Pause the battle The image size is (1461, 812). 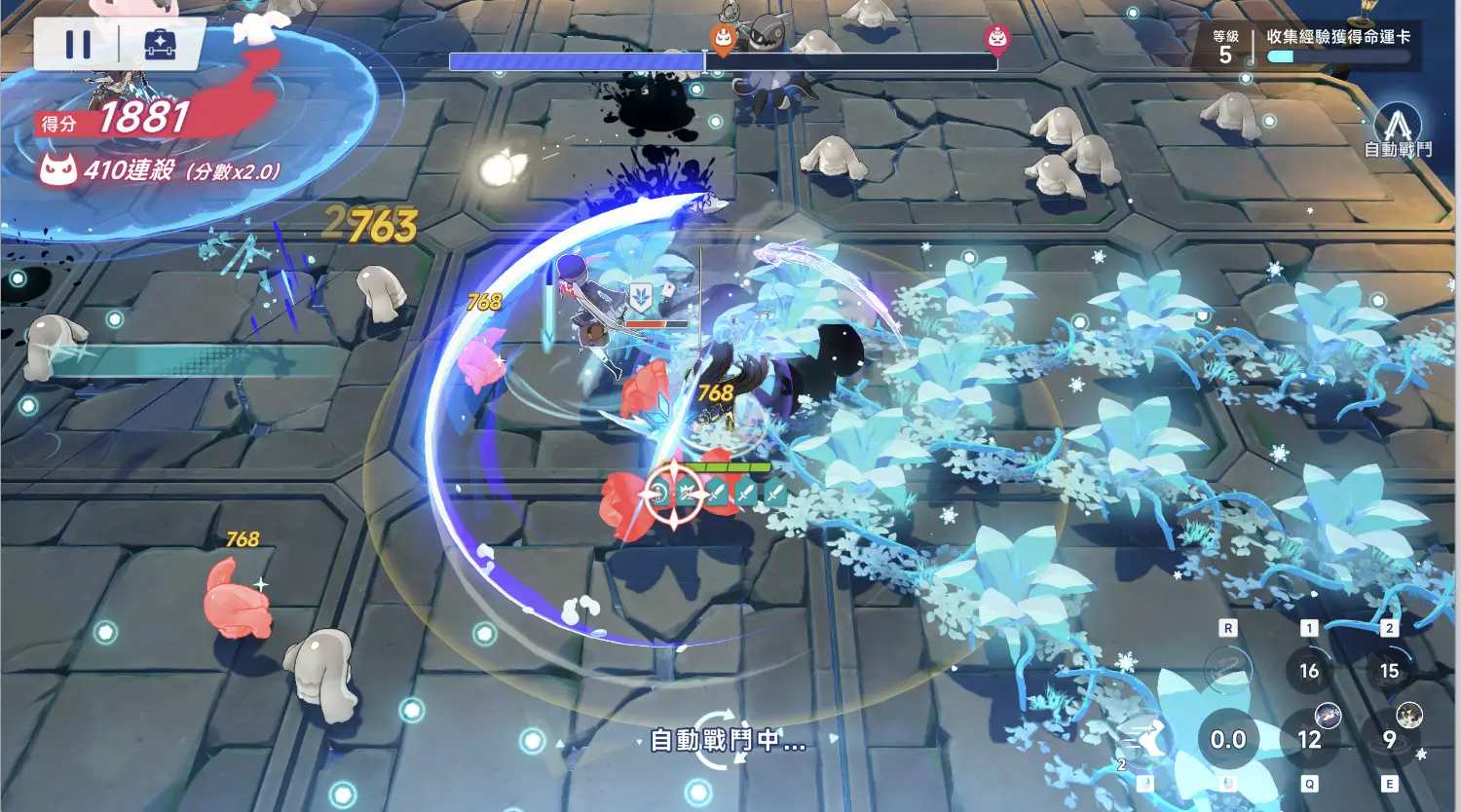[78, 45]
